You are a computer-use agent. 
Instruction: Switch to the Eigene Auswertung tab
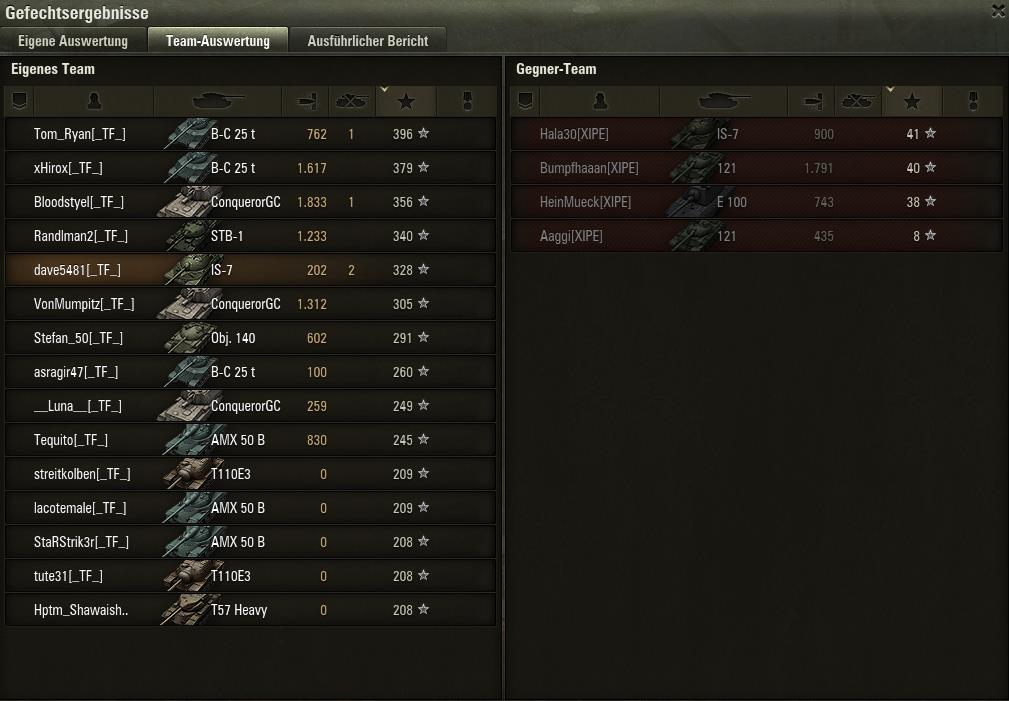point(73,41)
